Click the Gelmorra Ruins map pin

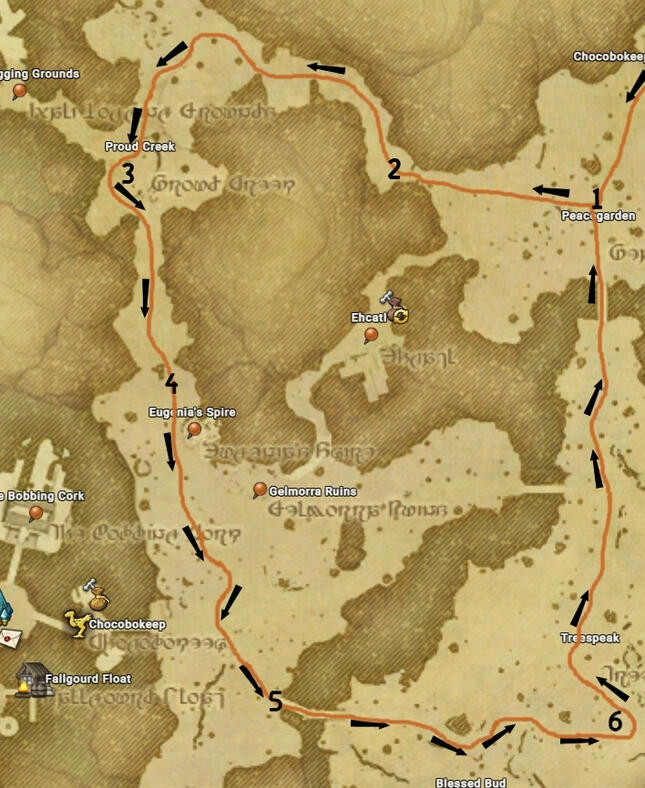[260, 489]
